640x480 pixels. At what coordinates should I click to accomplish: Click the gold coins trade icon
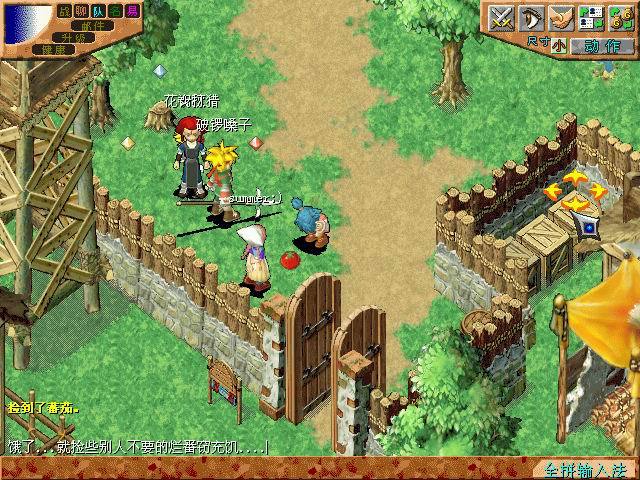click(620, 17)
